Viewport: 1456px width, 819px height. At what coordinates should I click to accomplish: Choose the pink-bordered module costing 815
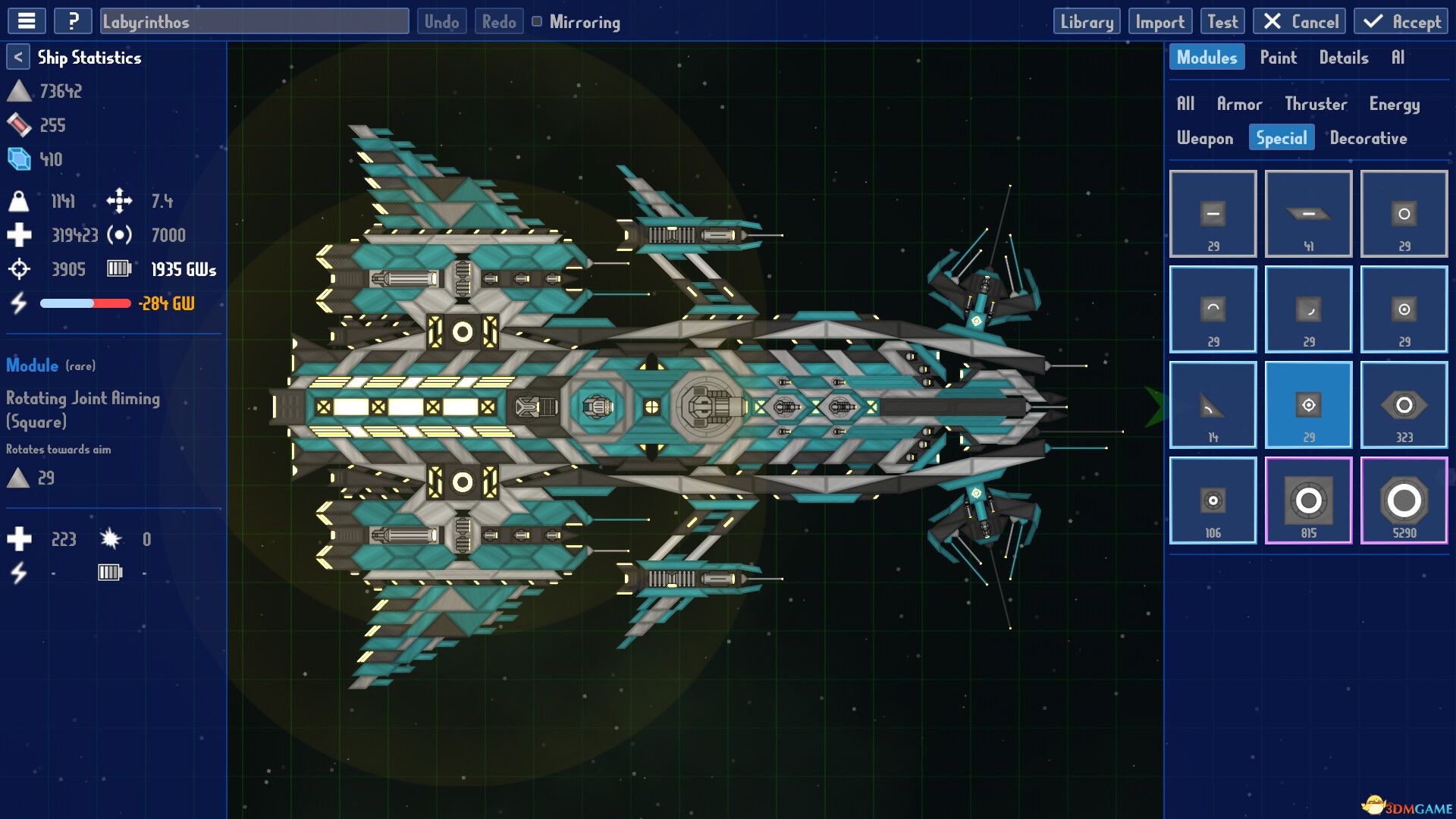pyautogui.click(x=1308, y=500)
